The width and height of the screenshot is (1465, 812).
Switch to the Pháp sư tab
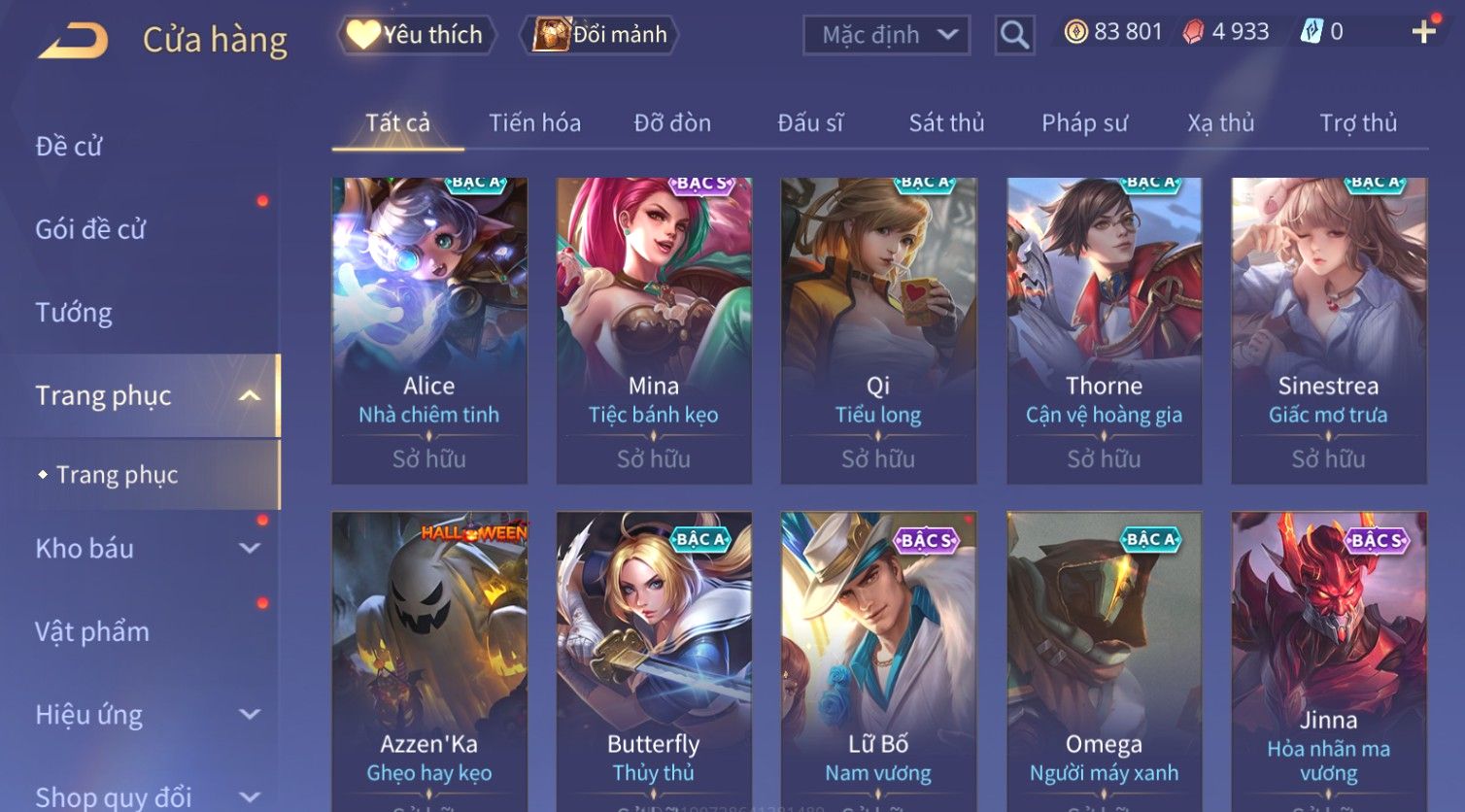point(1084,123)
